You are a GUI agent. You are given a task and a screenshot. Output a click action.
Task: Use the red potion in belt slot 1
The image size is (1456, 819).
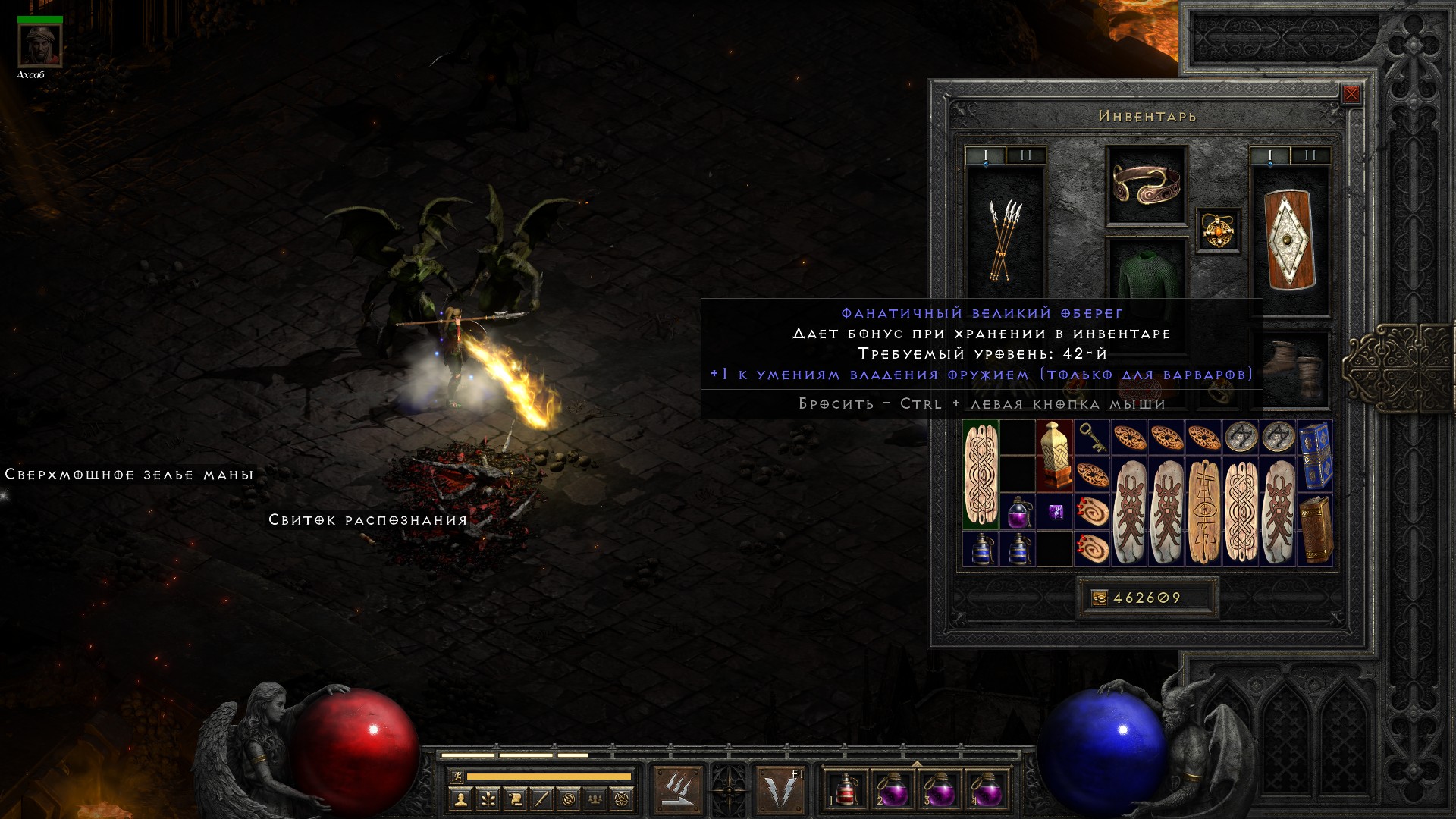pyautogui.click(x=846, y=791)
